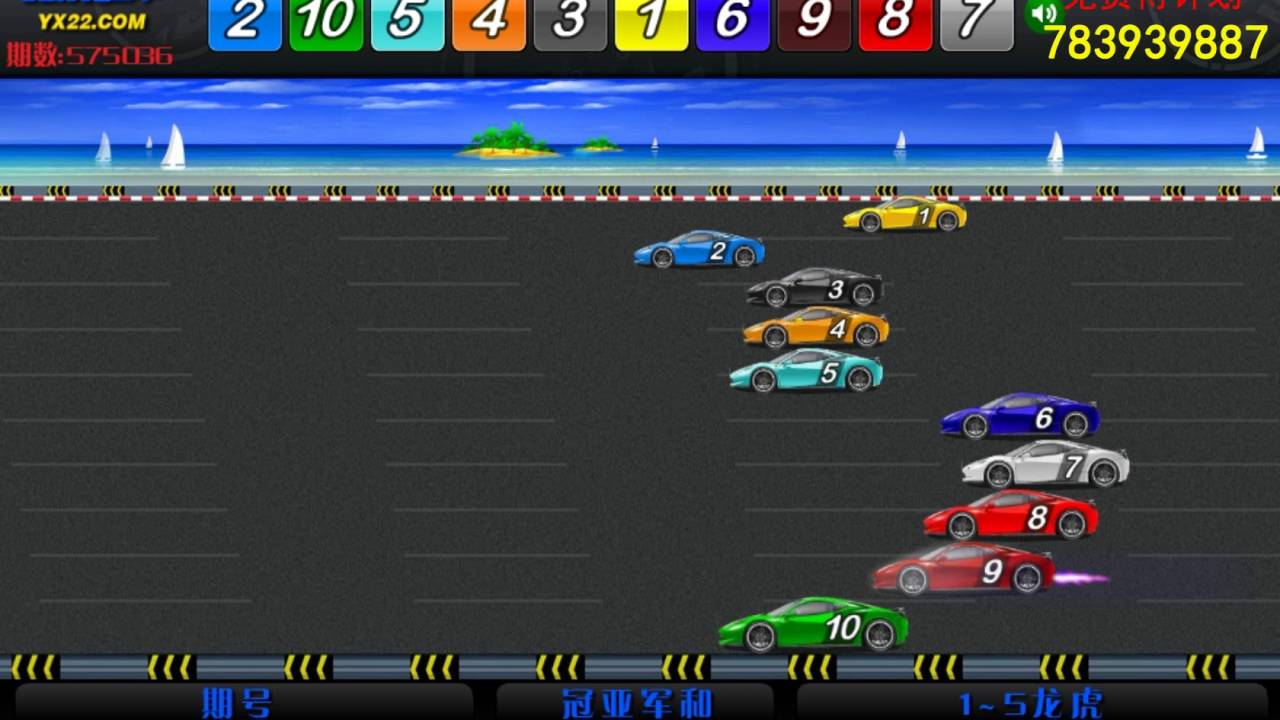Open the 冠亚军和 panel

tap(636, 702)
